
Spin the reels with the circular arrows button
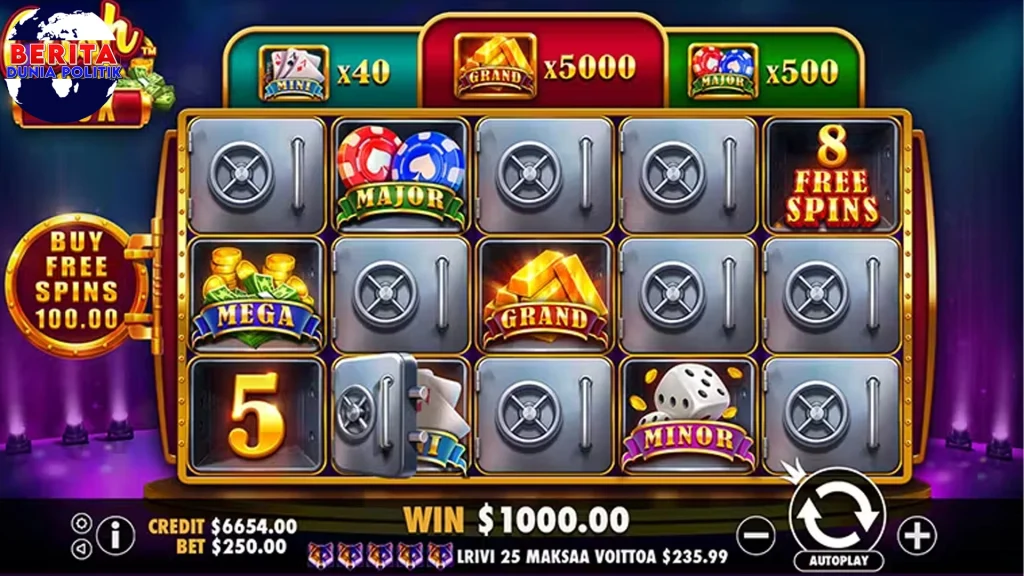coord(837,516)
